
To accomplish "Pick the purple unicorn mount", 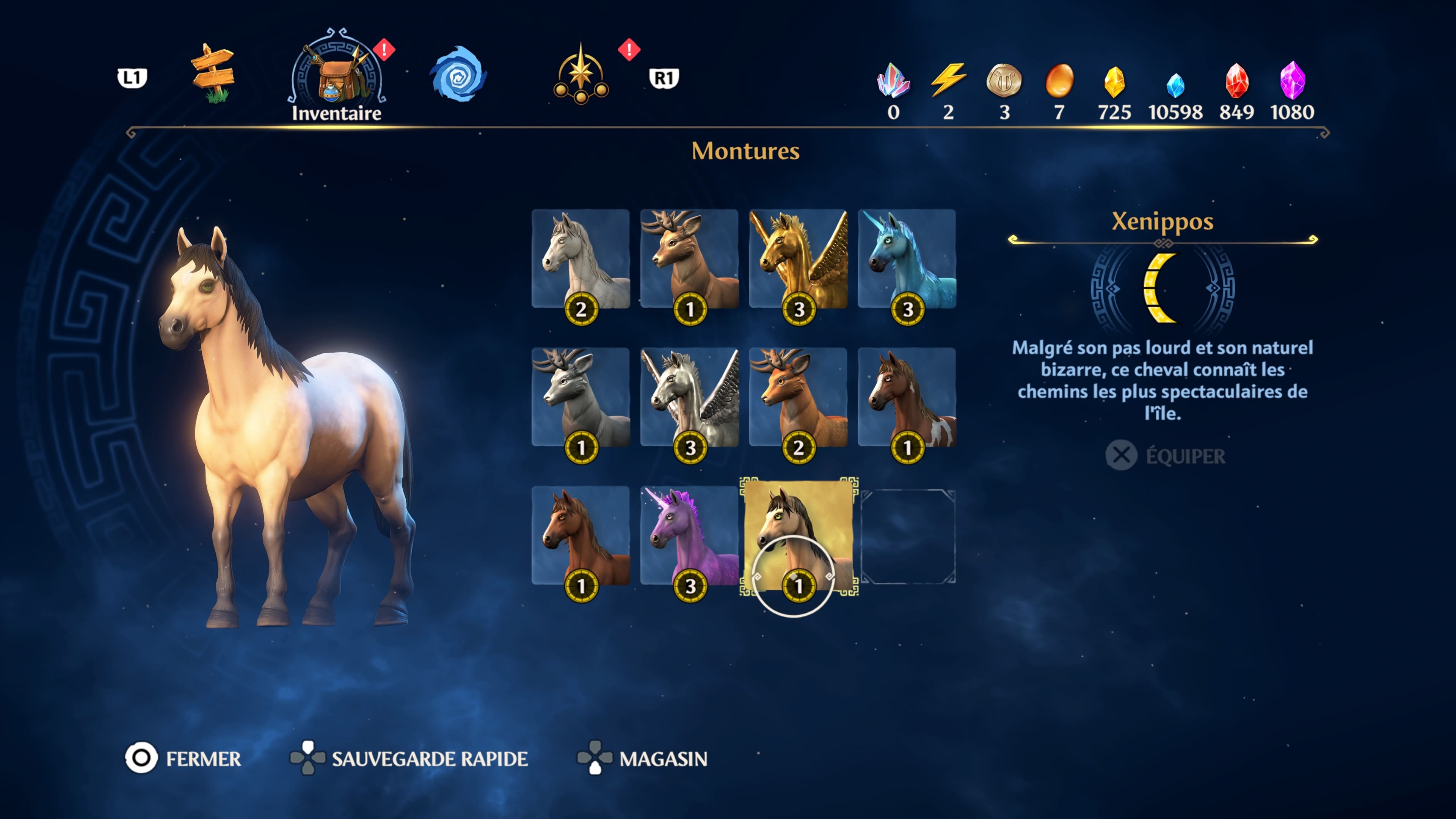I will click(x=689, y=535).
